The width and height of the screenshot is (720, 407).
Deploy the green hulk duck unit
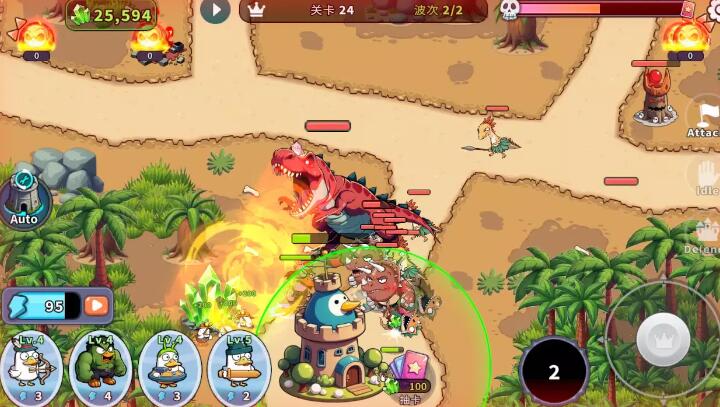tap(99, 367)
